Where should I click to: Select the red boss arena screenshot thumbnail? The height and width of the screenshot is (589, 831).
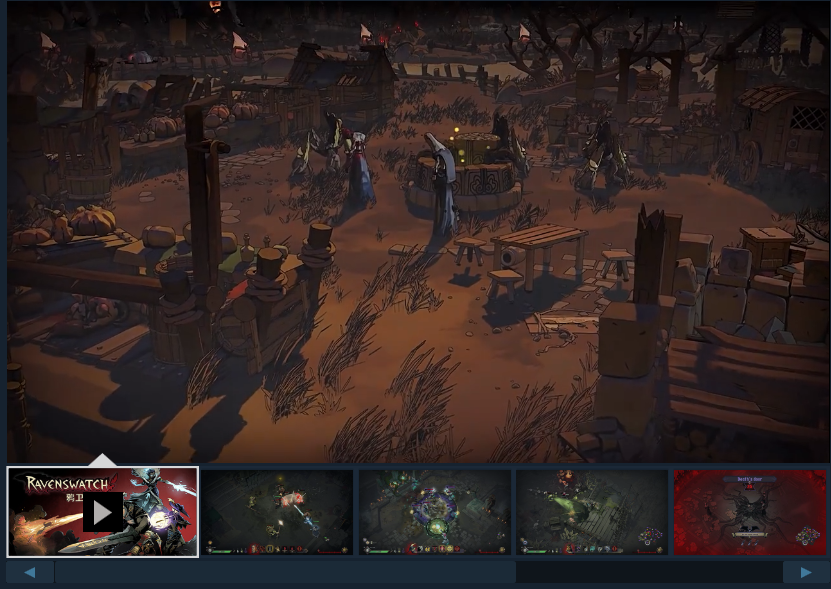[750, 512]
